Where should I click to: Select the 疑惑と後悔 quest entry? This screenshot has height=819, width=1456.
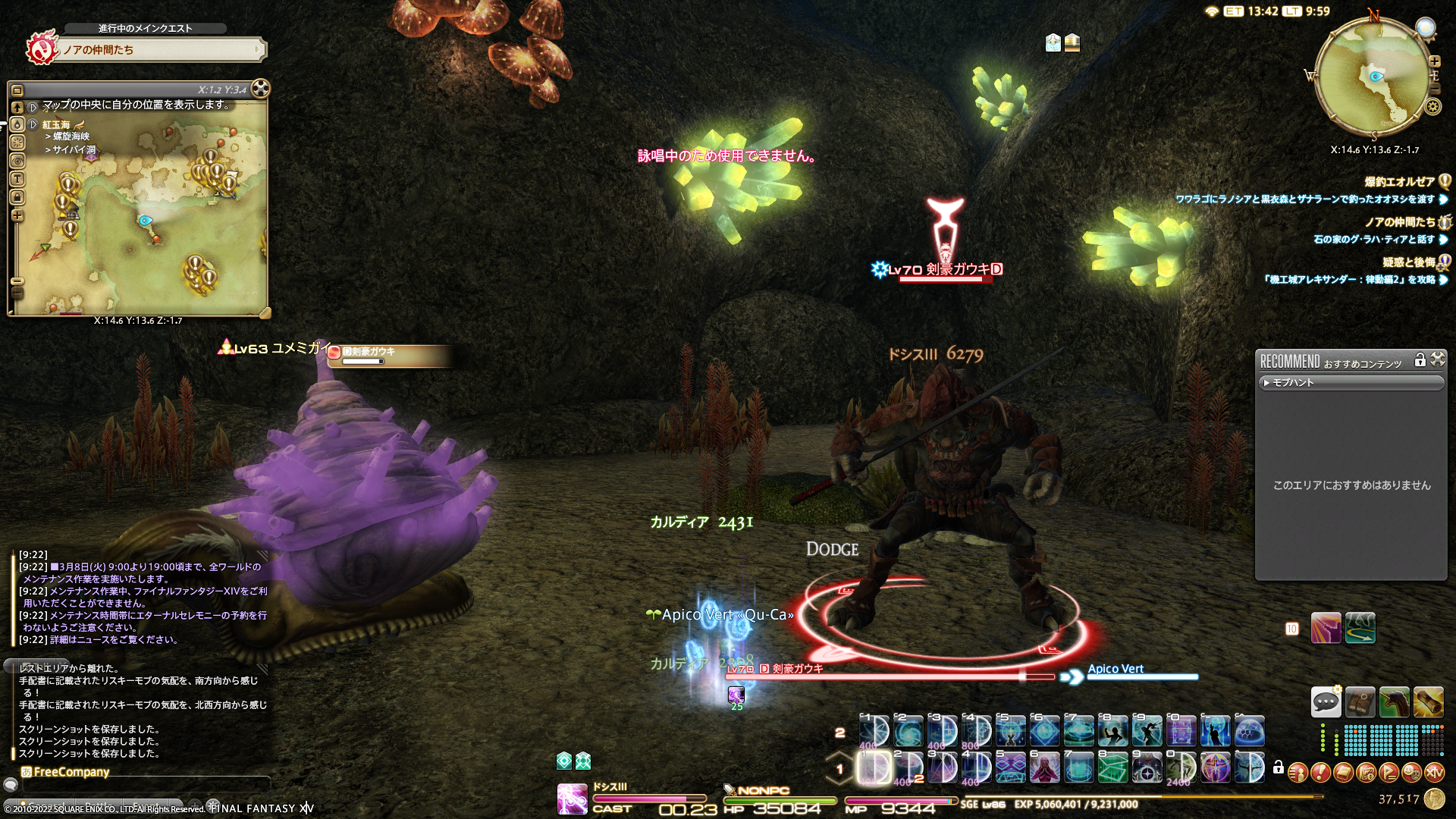(x=1408, y=262)
